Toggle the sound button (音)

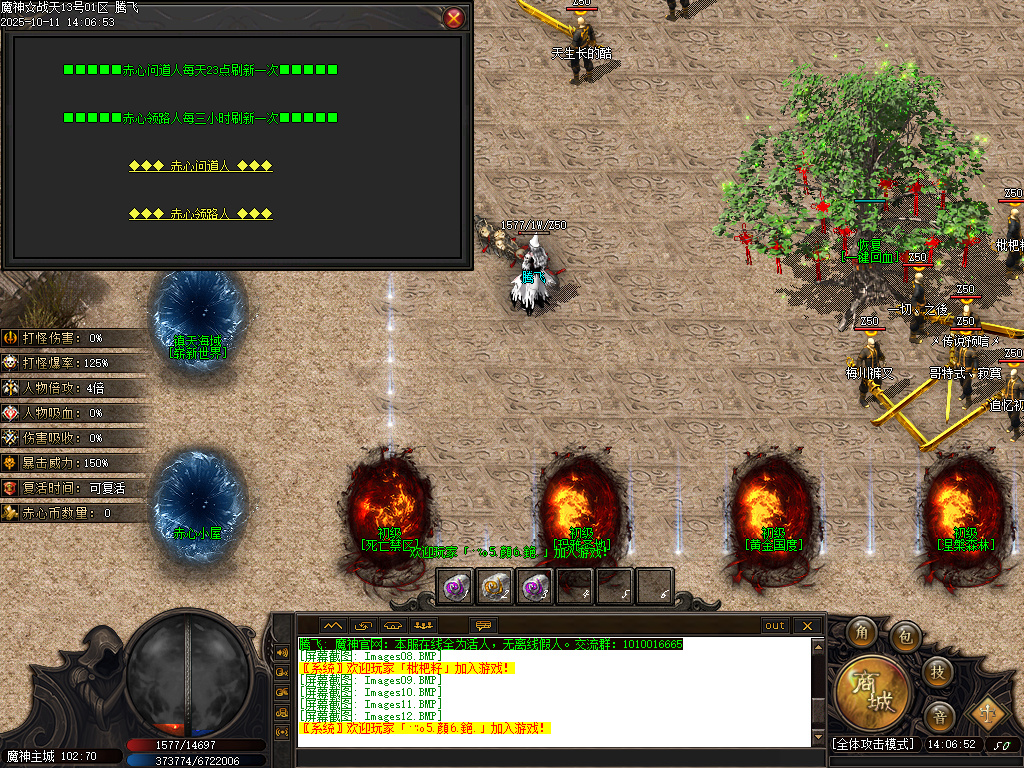point(939,715)
